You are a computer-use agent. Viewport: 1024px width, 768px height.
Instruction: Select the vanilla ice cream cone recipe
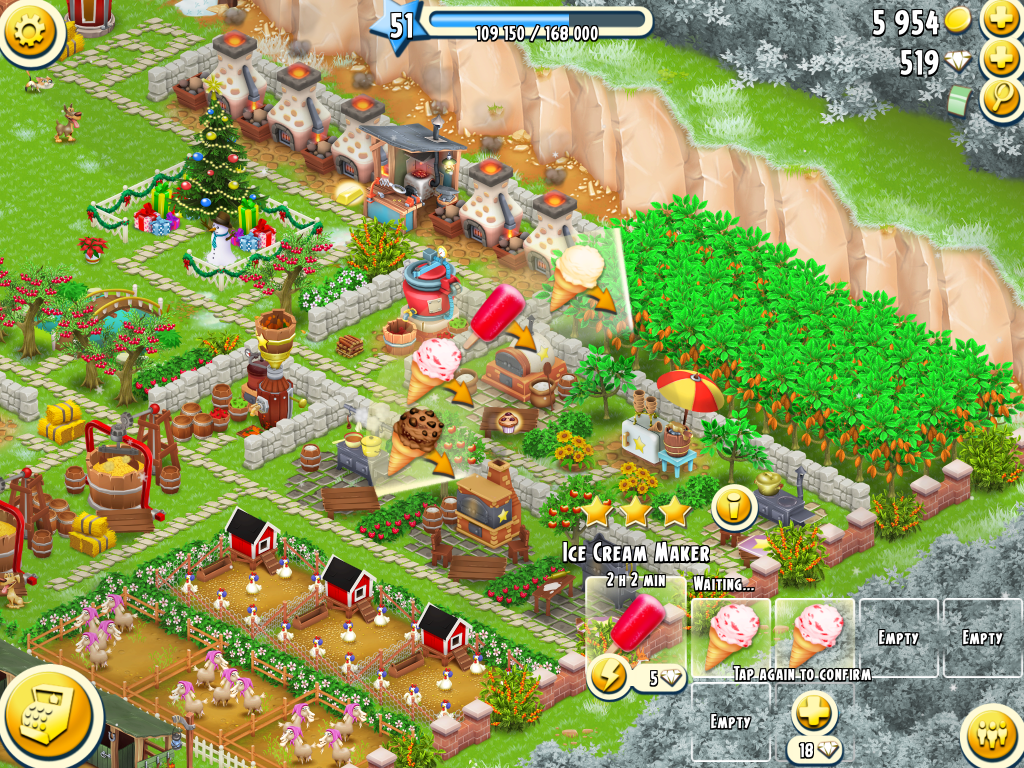point(579,276)
